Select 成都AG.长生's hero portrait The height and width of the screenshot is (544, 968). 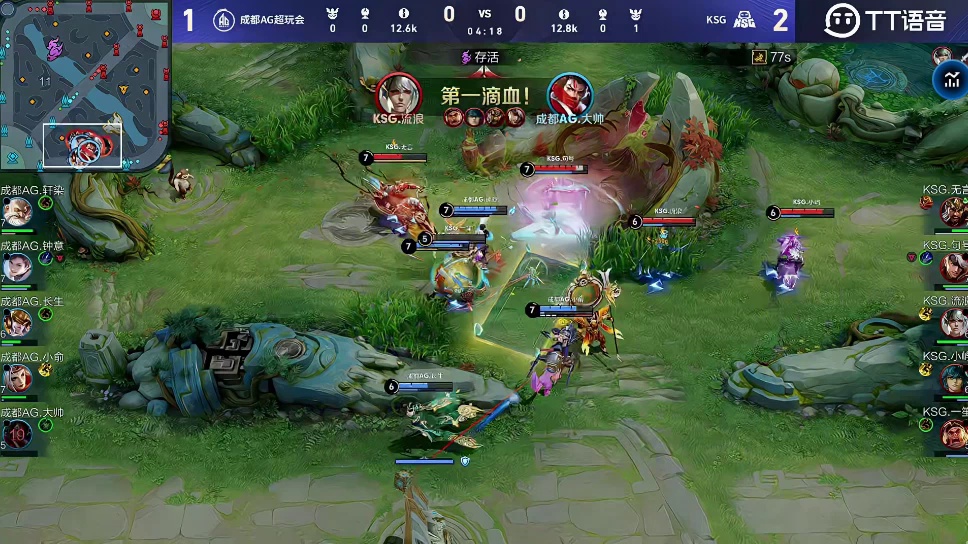(17, 323)
